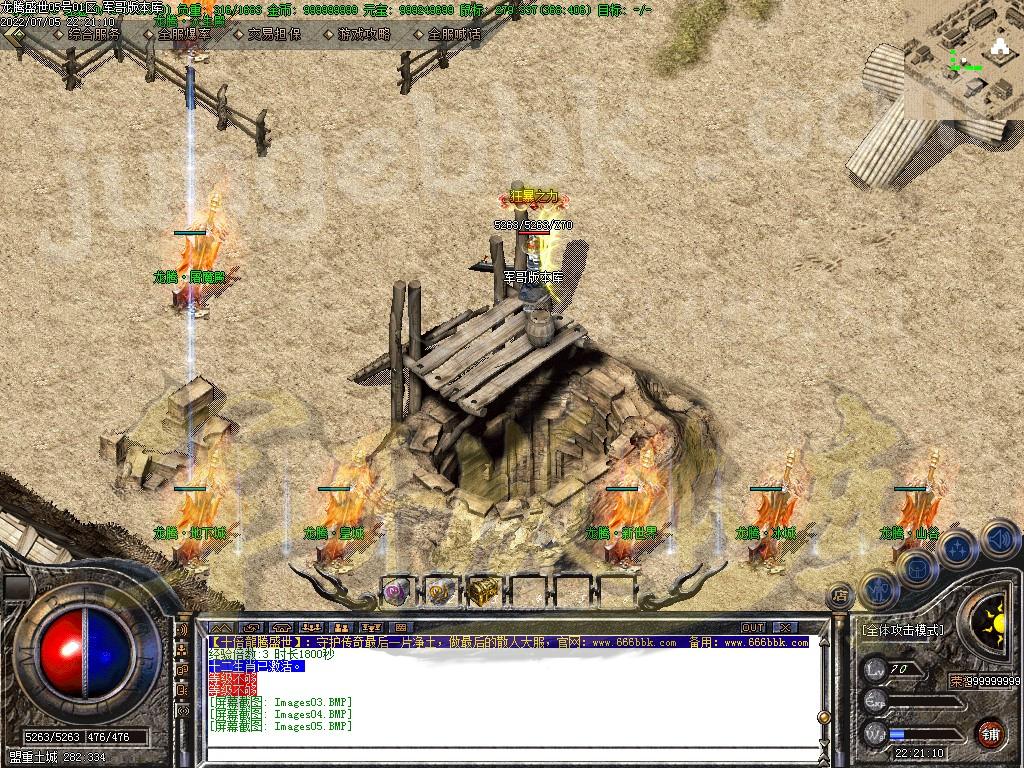Open the character equipment round button
The height and width of the screenshot is (768, 1024).
(878, 590)
